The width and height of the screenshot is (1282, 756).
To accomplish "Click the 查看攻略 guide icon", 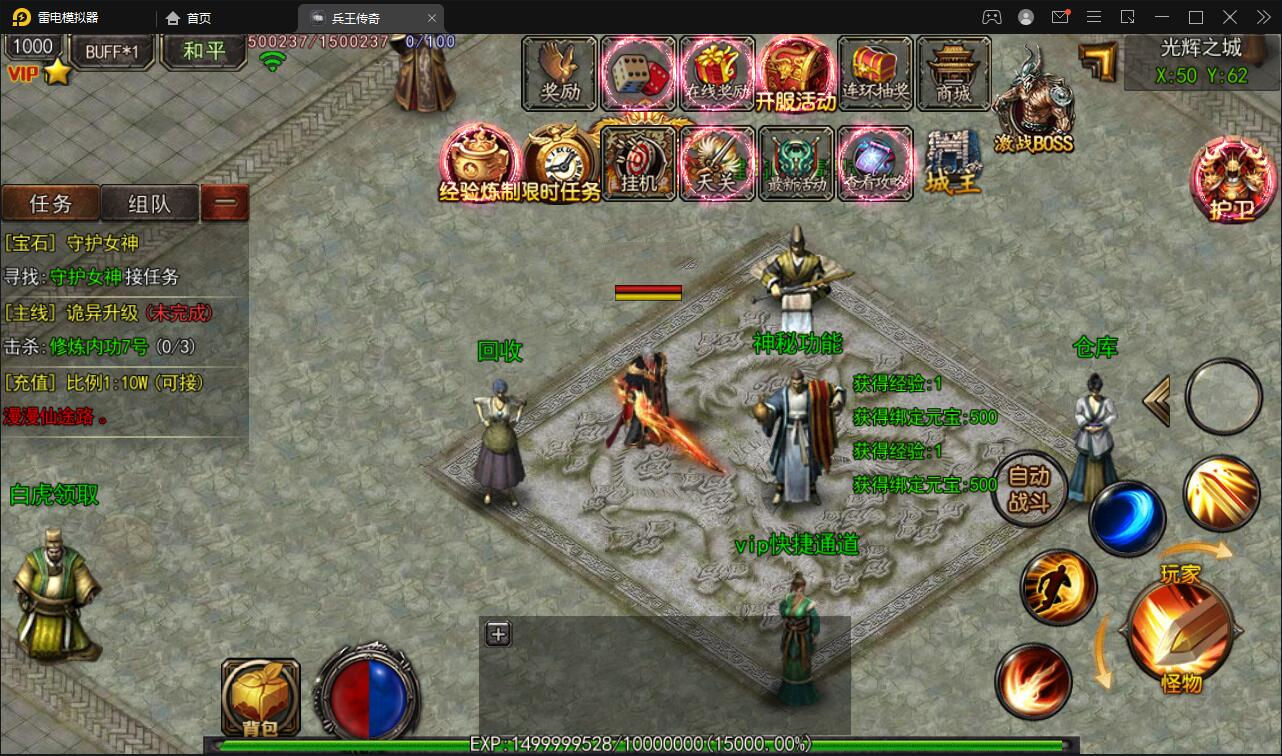I will [x=874, y=163].
